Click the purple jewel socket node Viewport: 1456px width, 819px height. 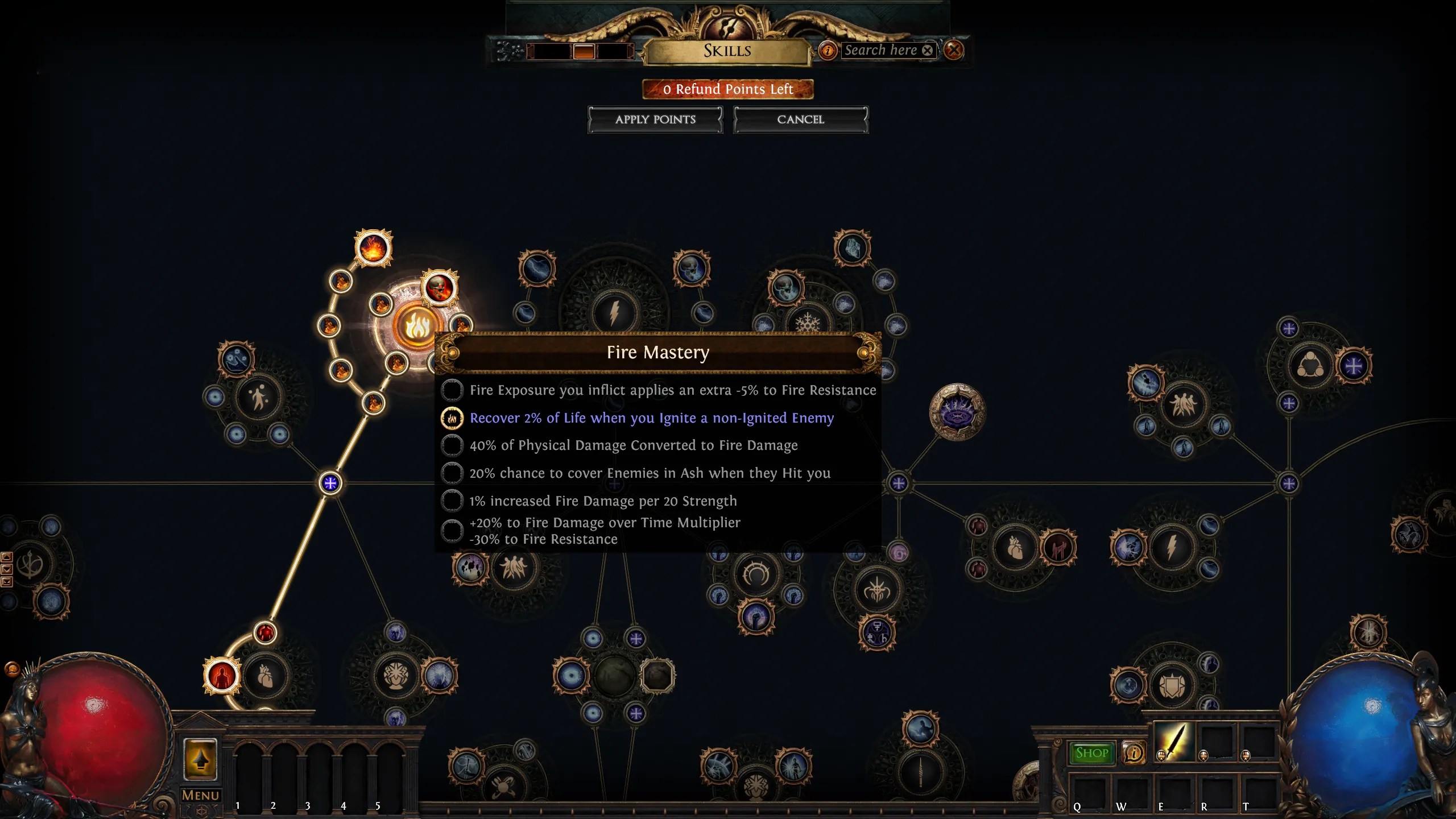[x=957, y=412]
